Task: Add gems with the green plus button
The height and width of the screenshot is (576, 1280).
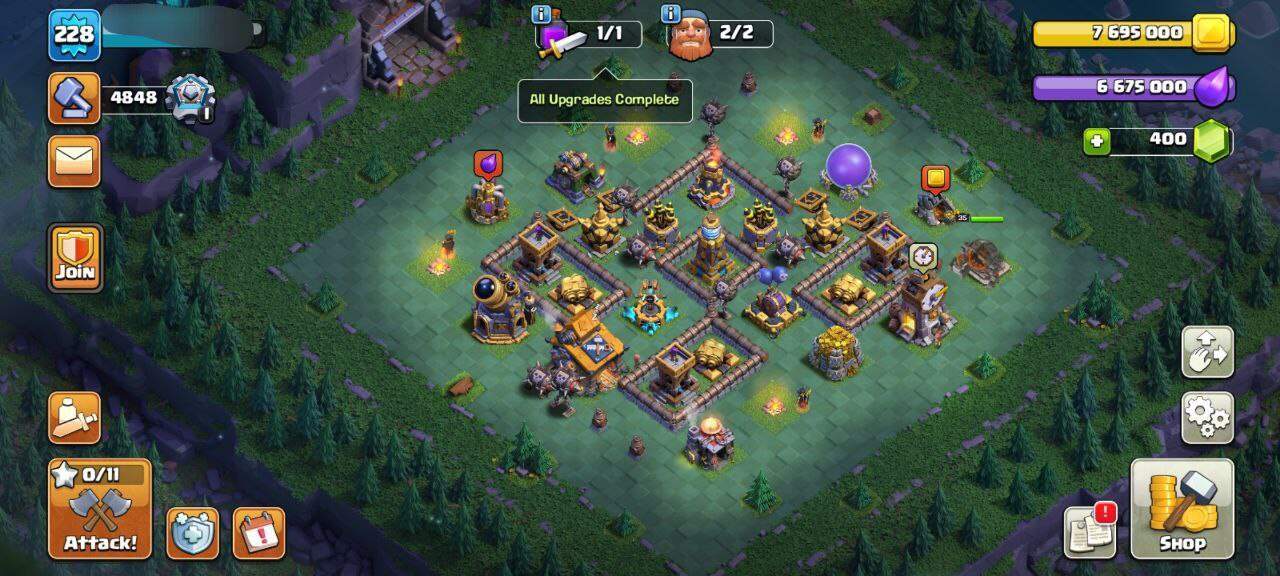Action: click(1097, 141)
